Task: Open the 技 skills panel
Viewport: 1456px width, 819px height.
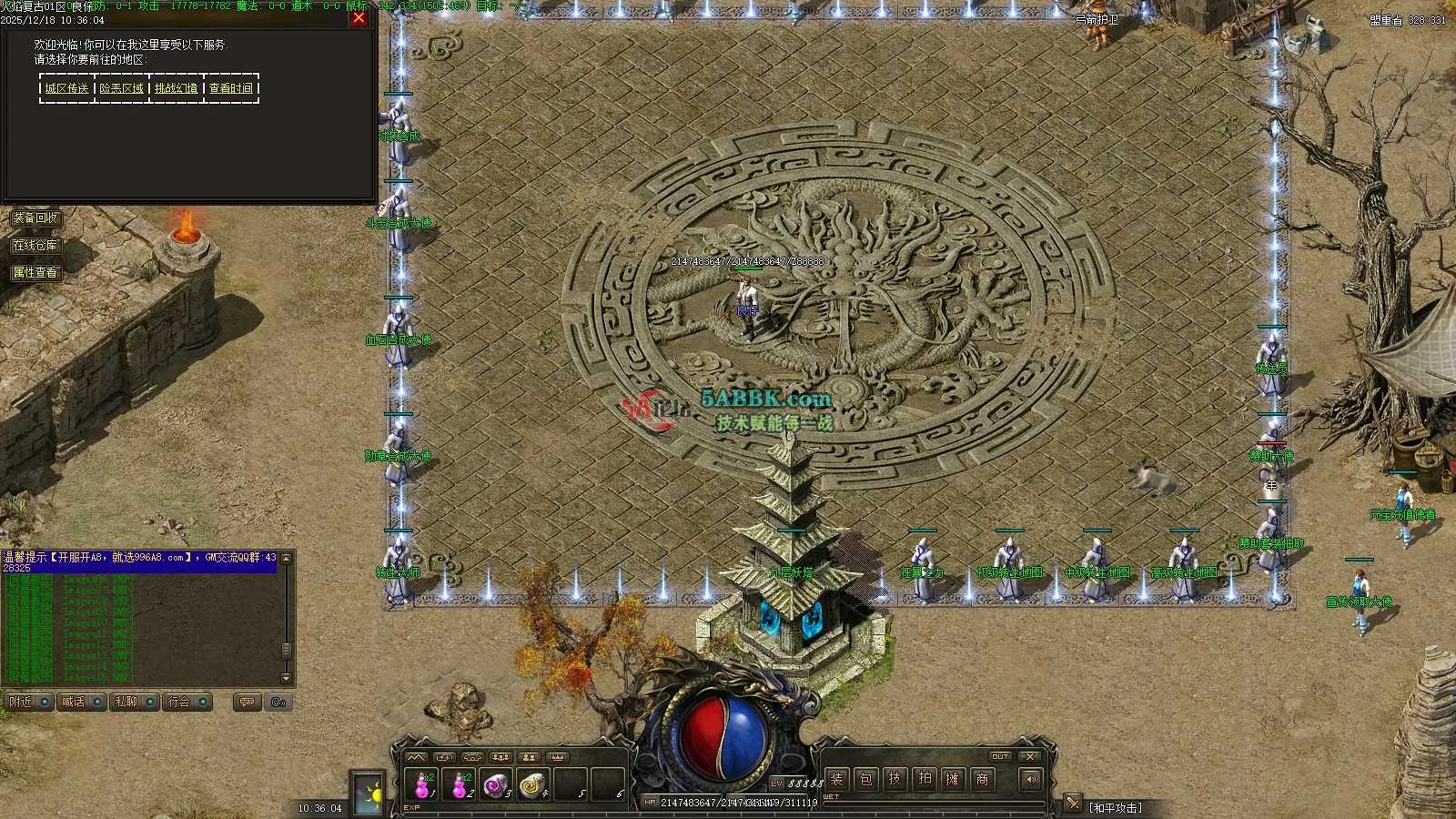Action: pos(895,779)
